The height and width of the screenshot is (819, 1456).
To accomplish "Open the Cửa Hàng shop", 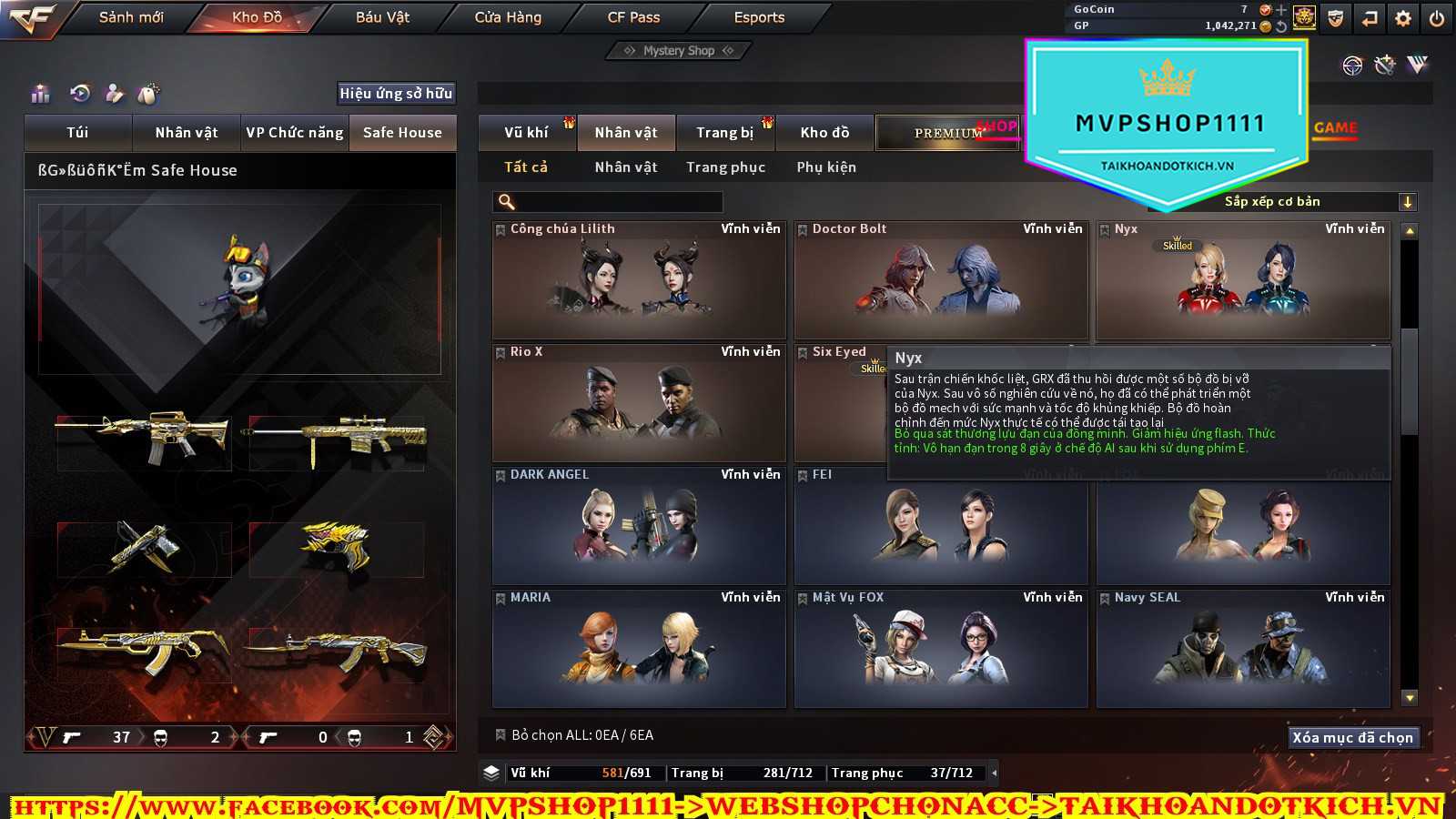I will [x=508, y=17].
